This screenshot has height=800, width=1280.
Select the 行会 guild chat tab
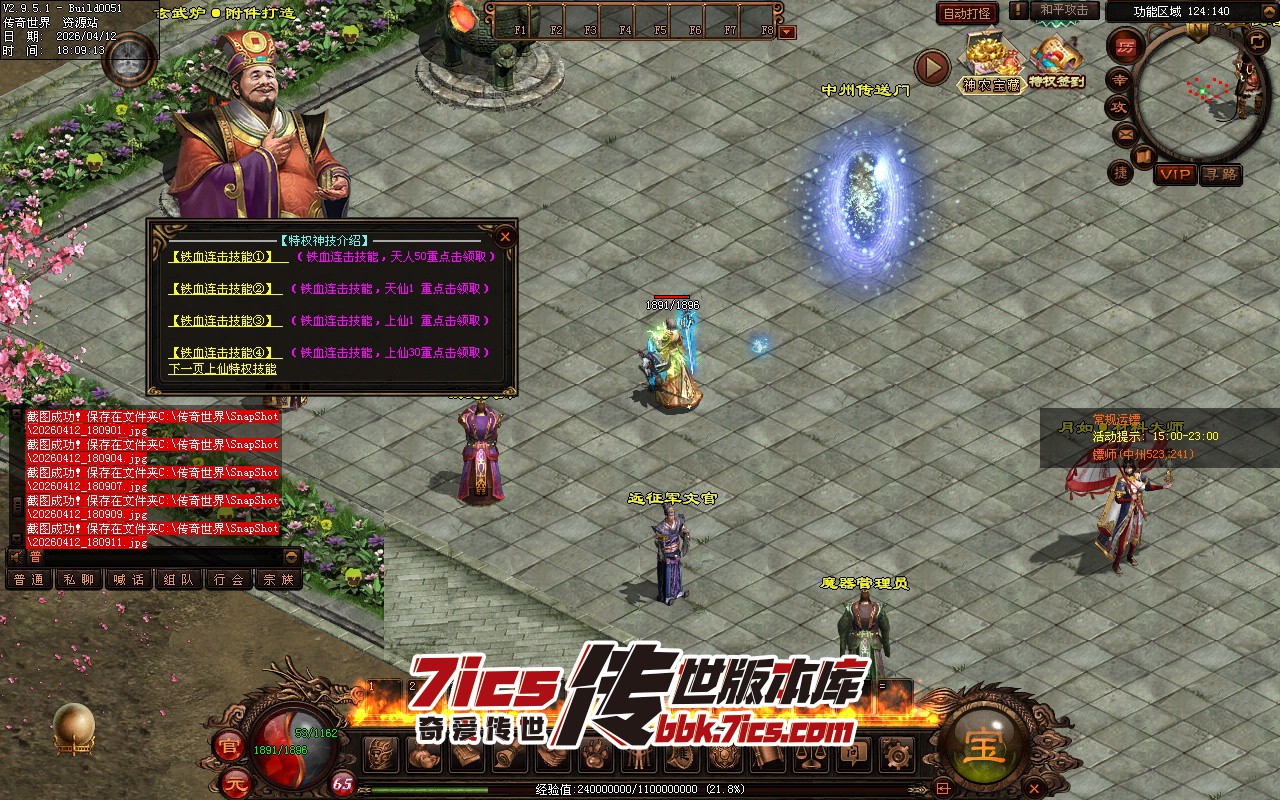(x=229, y=579)
